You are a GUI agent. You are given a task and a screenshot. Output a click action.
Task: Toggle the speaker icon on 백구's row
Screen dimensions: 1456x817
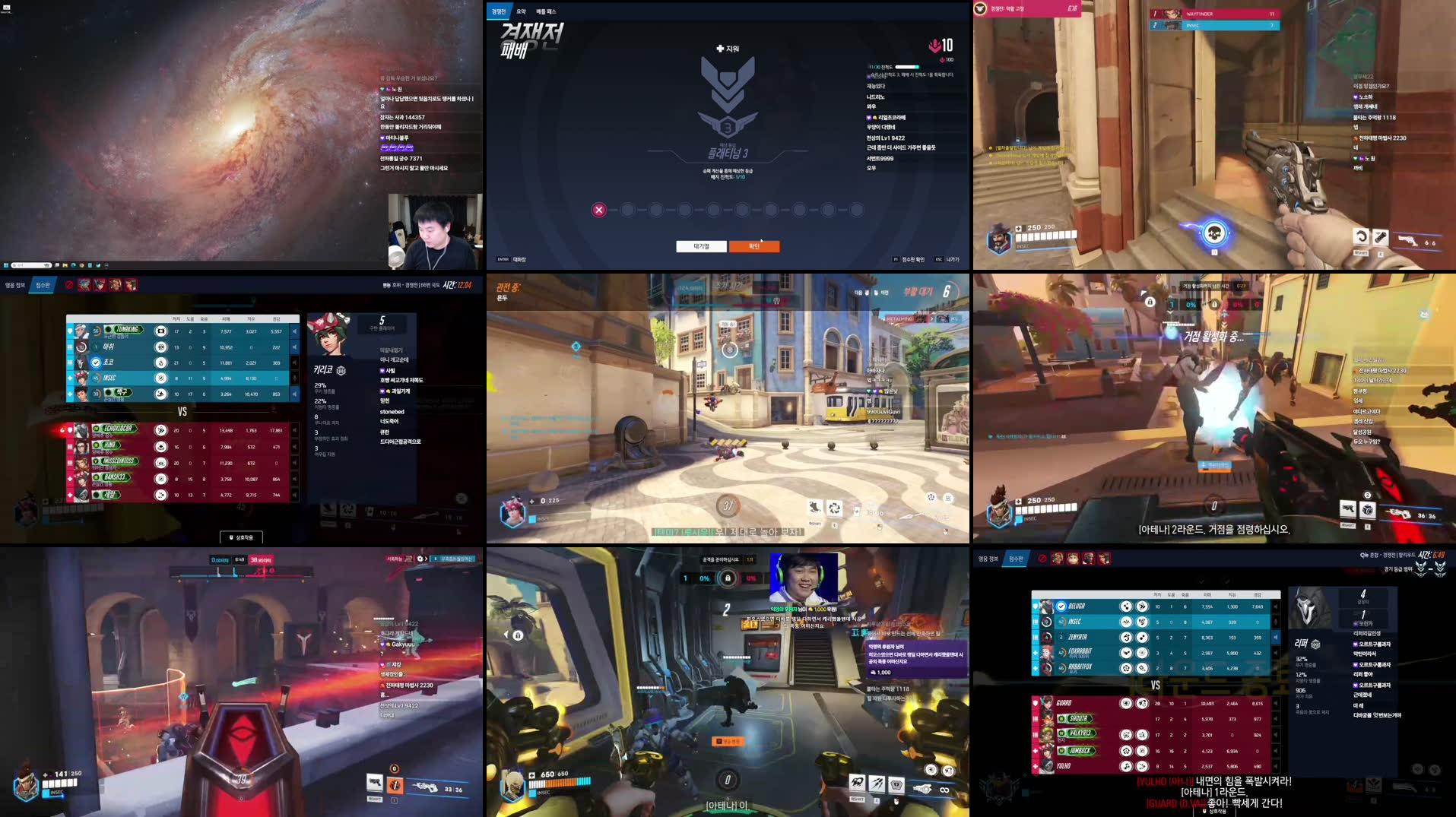point(294,394)
